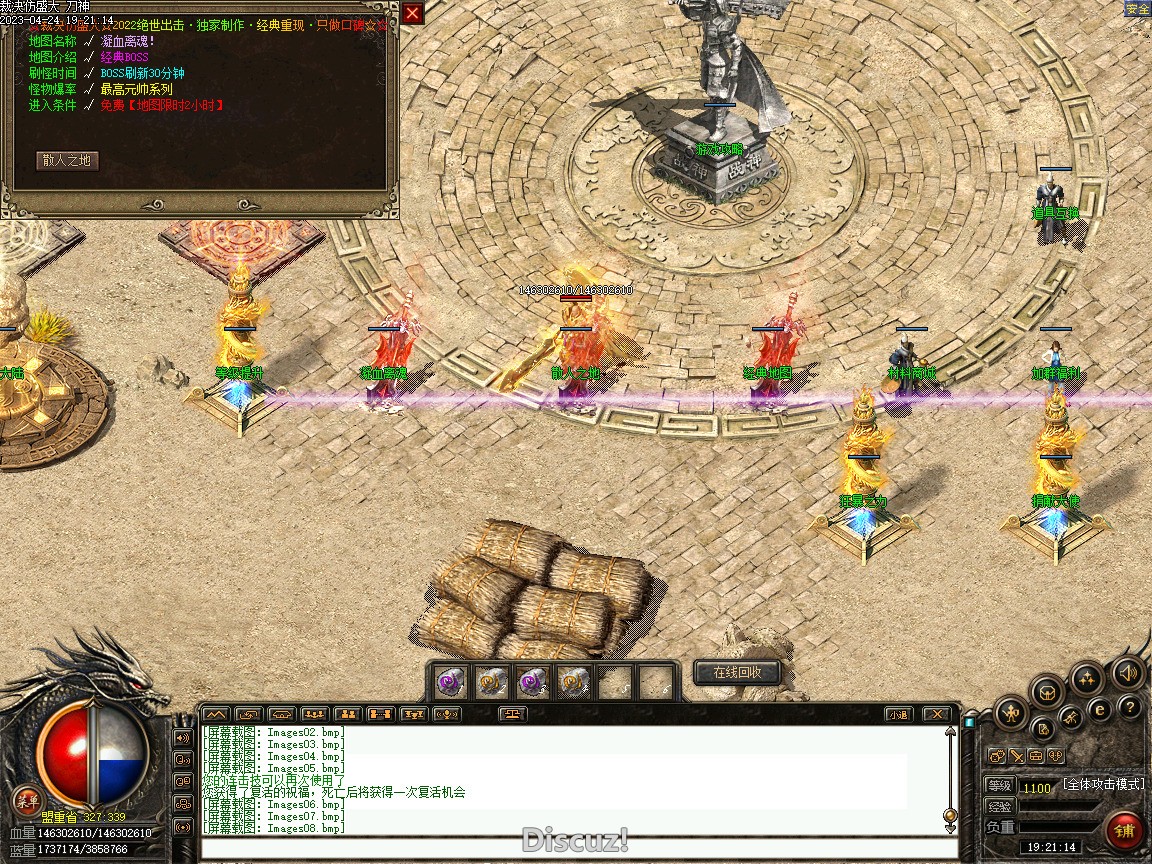Open the question mark help button
Viewport: 1152px width, 864px height.
[1130, 708]
